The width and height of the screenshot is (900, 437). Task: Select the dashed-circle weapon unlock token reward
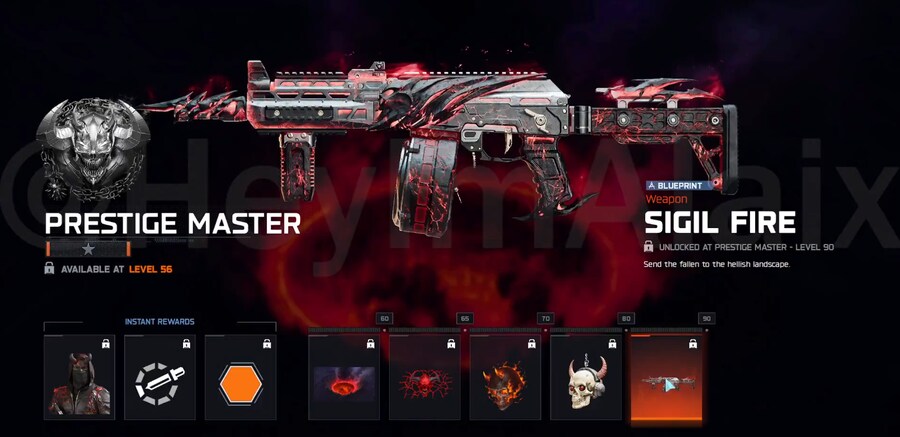click(x=160, y=377)
